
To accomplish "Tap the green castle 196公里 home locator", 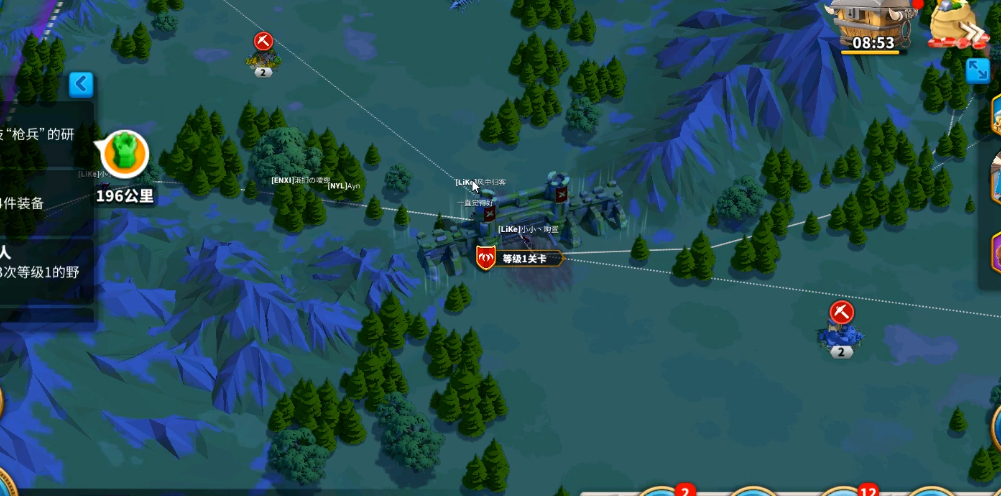I will [x=124, y=154].
